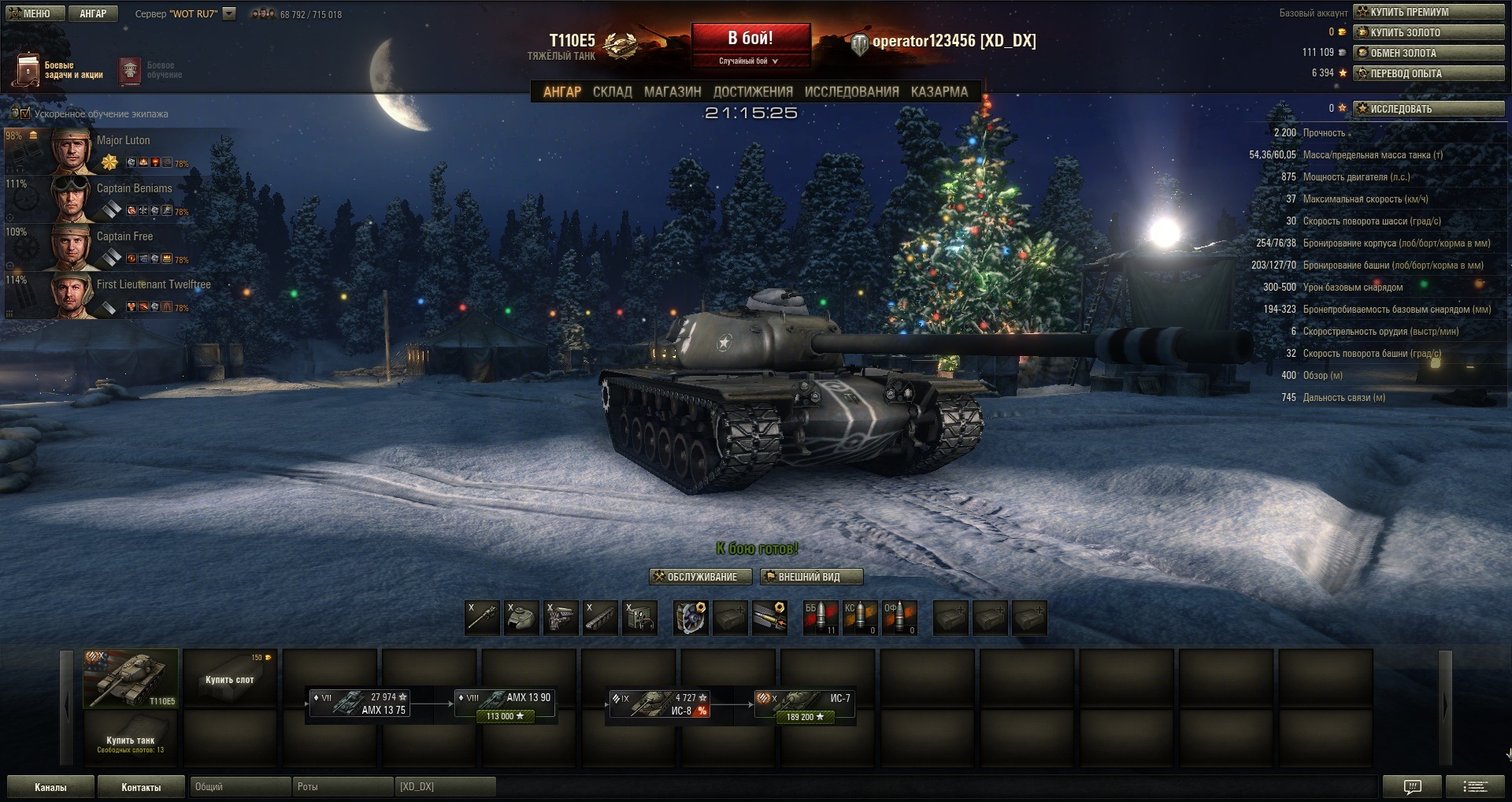
Task: Toggle accelerated crew training checkbox
Action: point(25,113)
